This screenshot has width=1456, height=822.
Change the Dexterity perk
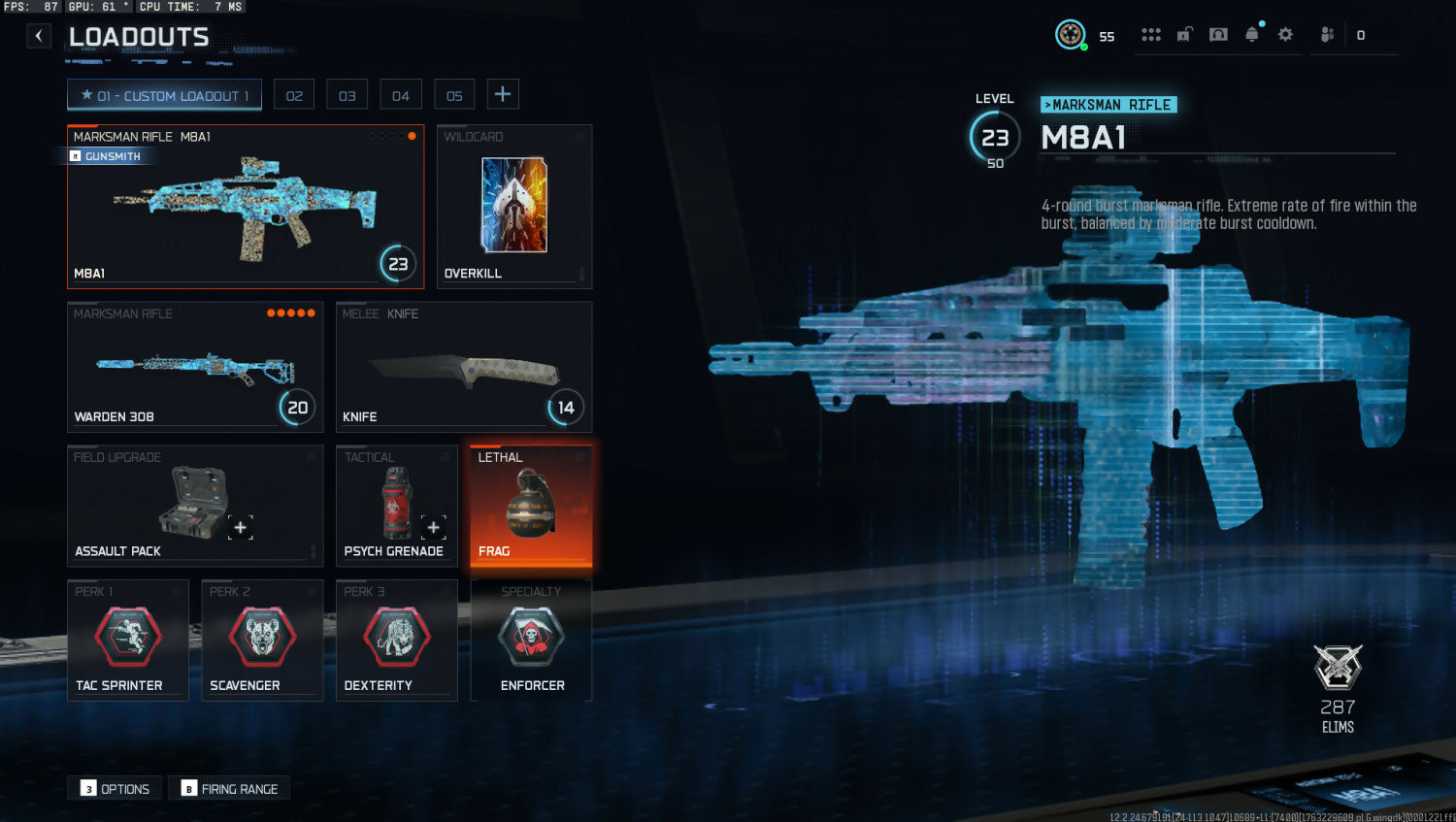pyautogui.click(x=396, y=640)
